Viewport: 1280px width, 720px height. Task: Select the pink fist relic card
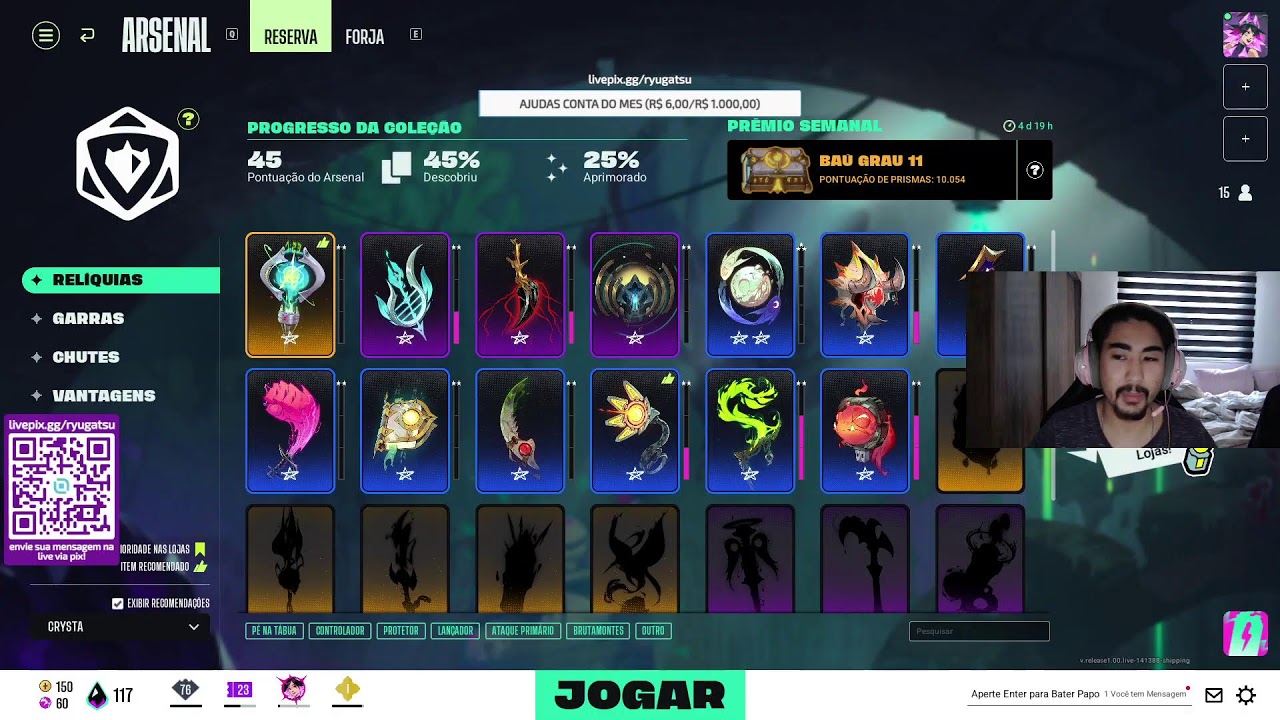[x=290, y=431]
